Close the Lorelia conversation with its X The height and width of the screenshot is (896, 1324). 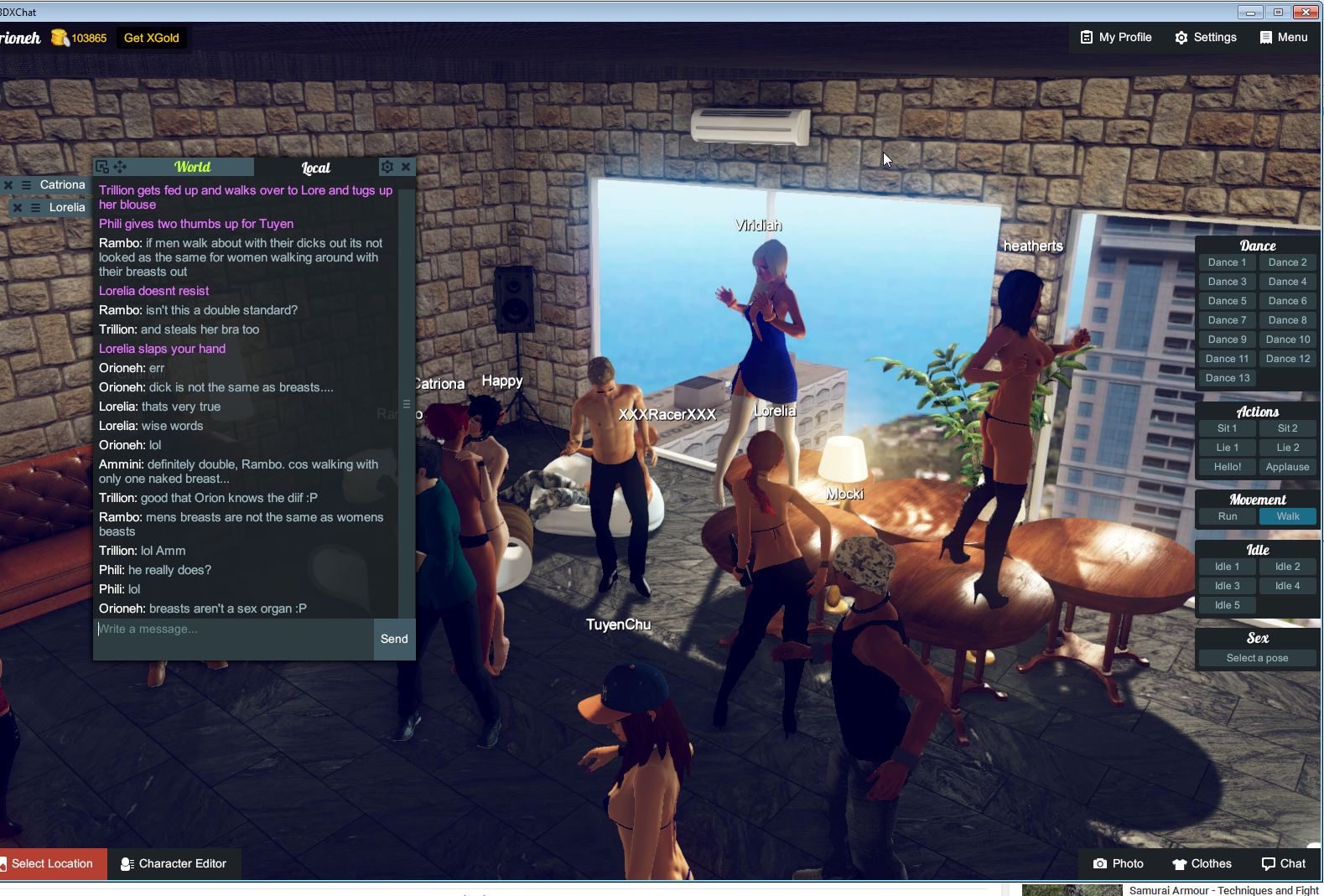pos(17,207)
